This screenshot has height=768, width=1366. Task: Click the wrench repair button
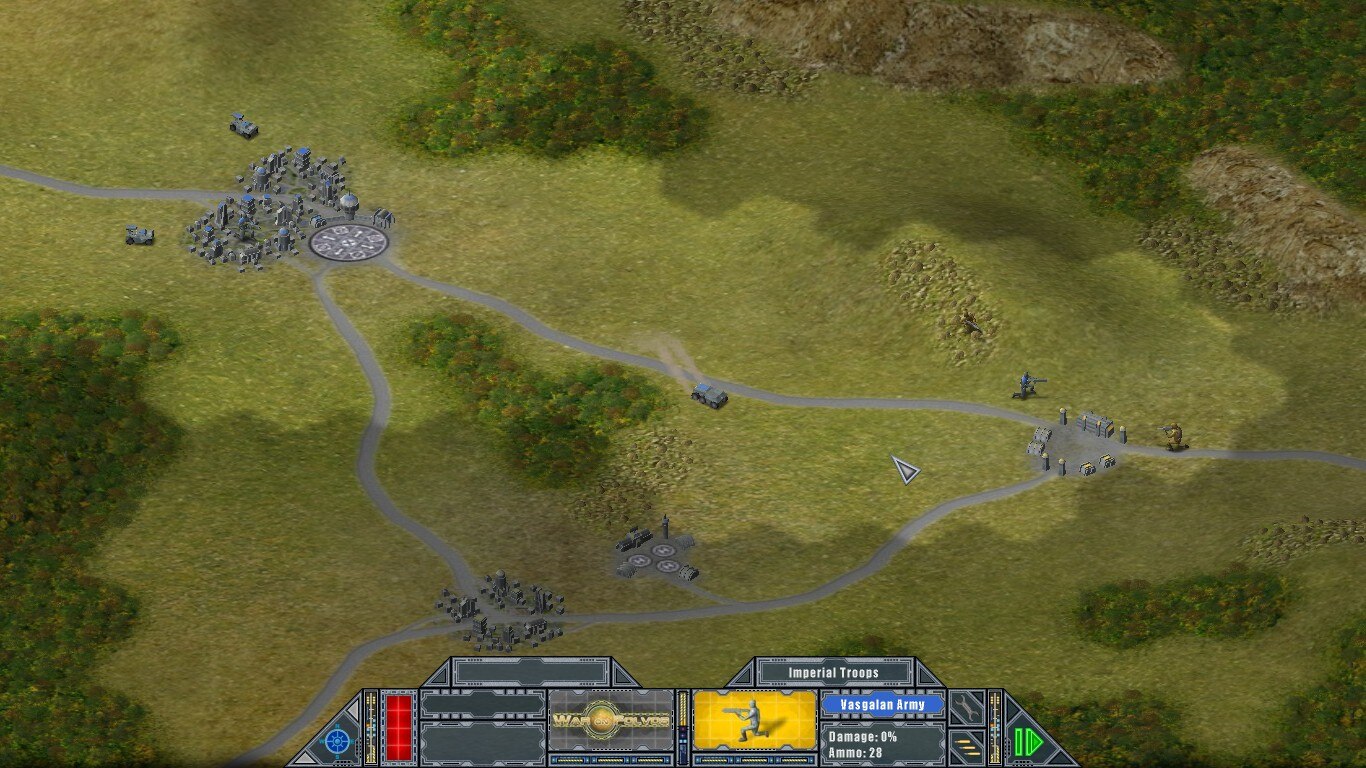point(965,707)
